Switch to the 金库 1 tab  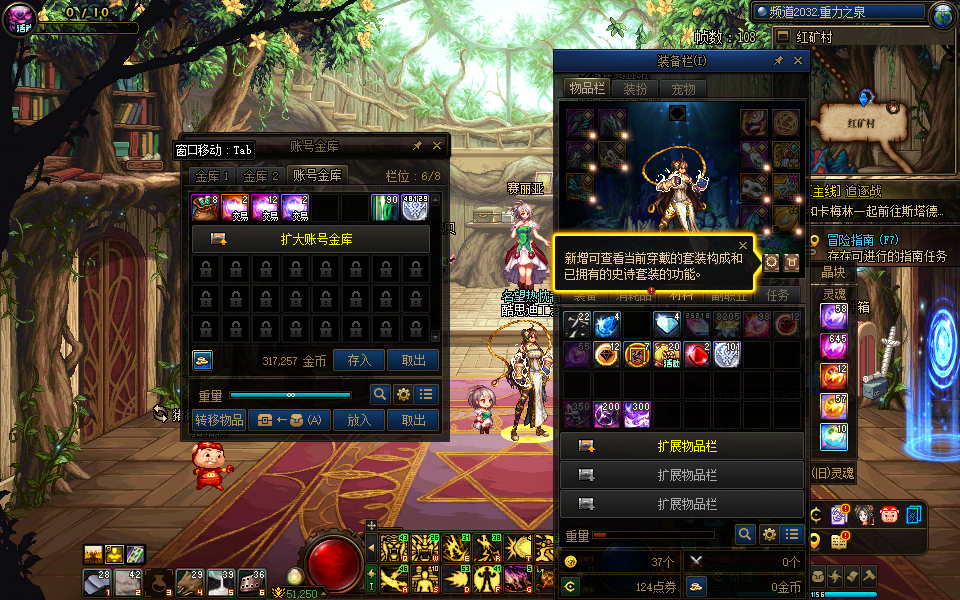[212, 175]
